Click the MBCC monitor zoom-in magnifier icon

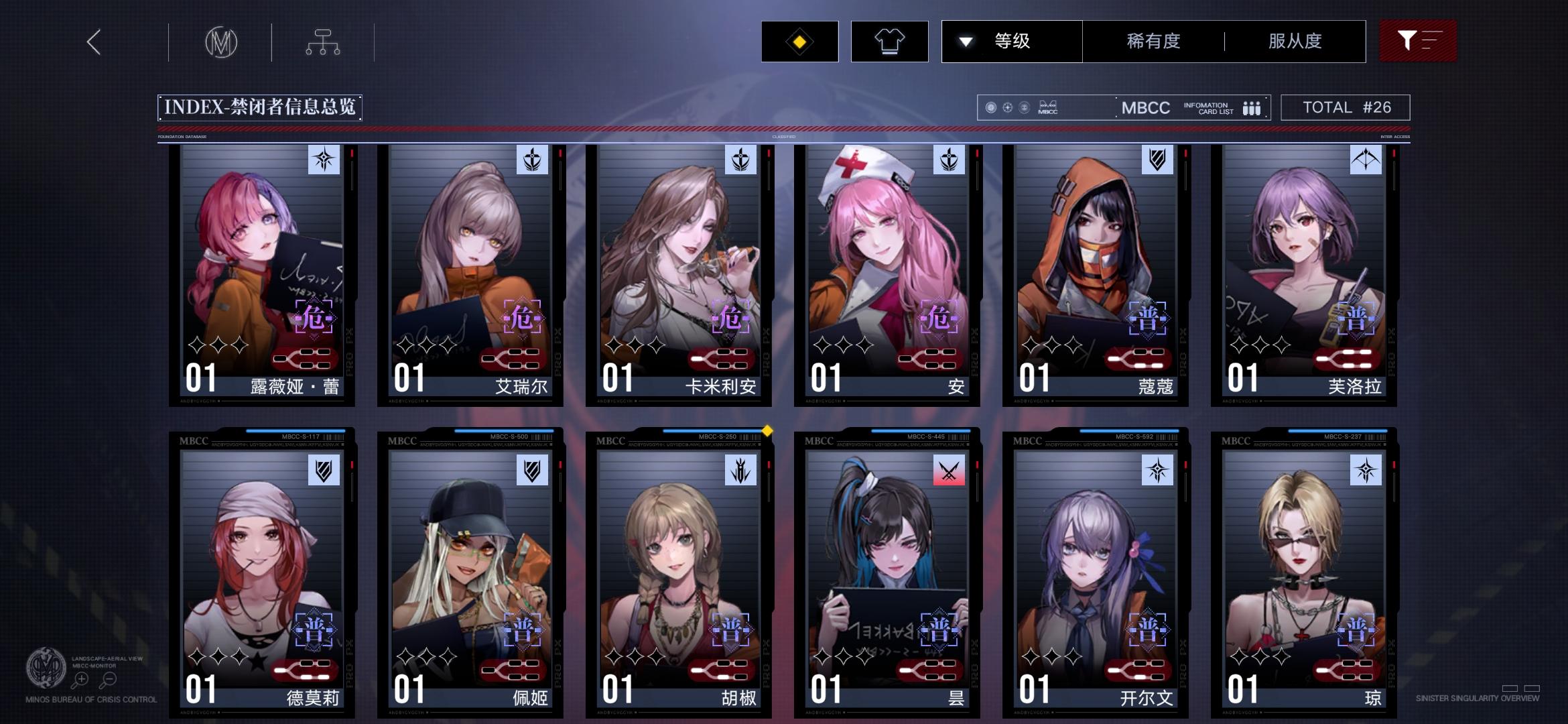[x=81, y=678]
